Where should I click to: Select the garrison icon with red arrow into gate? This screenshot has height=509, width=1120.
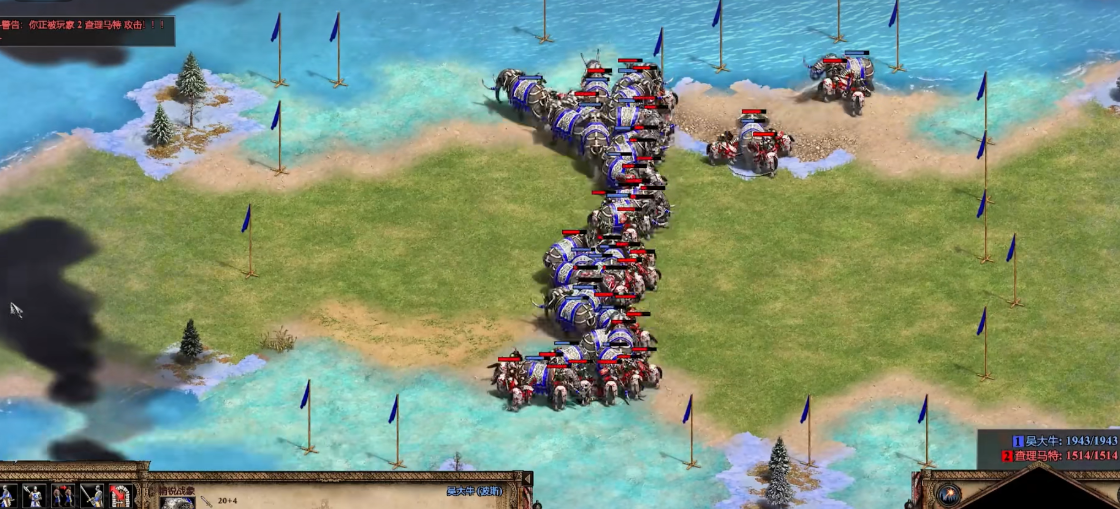pos(121,496)
